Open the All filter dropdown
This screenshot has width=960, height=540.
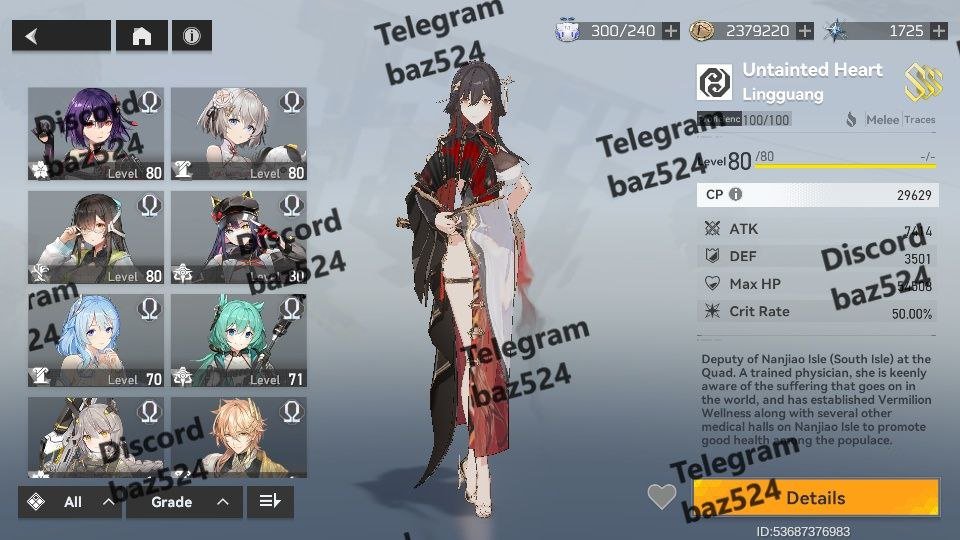pos(70,502)
